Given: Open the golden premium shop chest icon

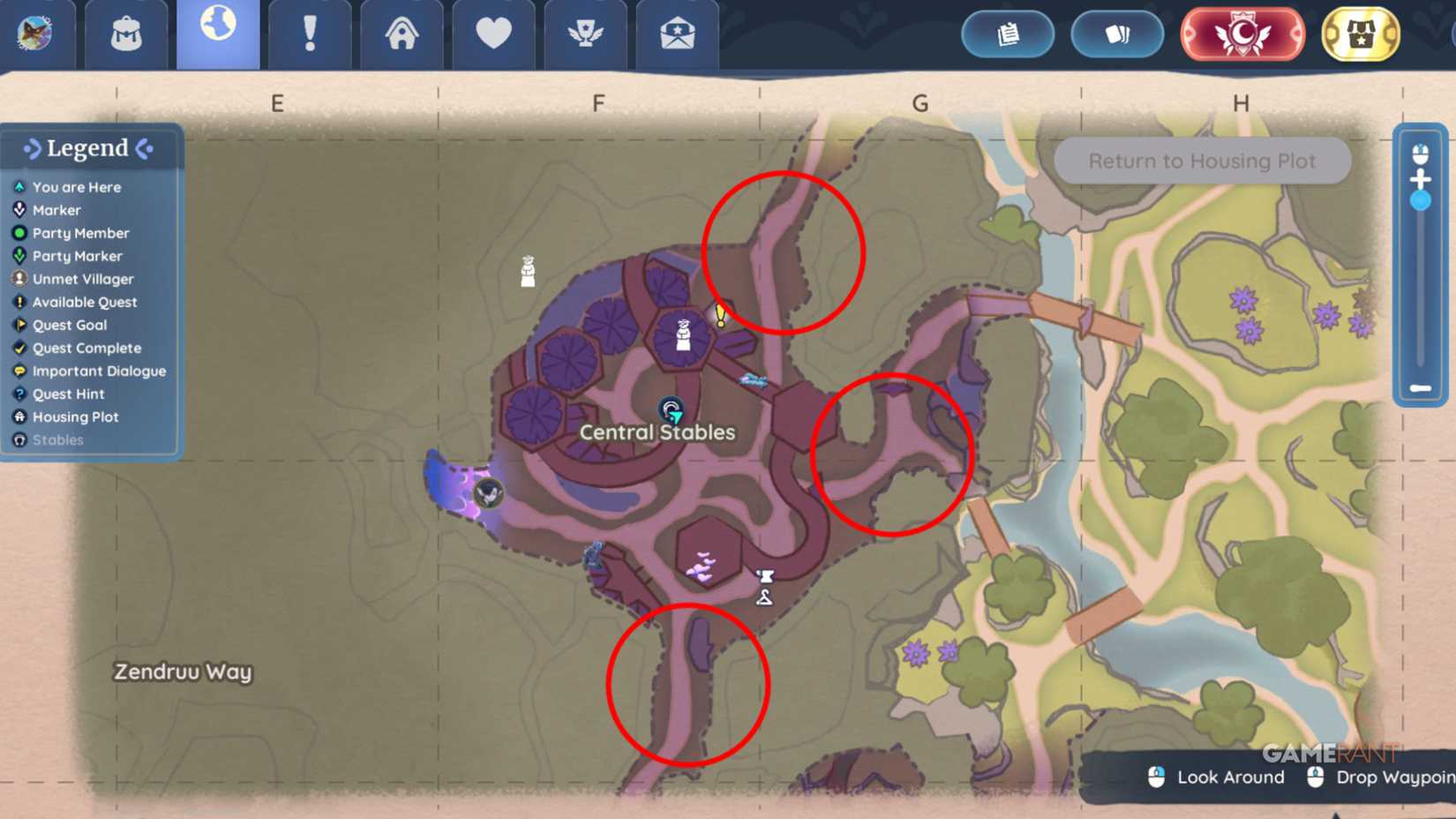Looking at the screenshot, I should [1360, 34].
